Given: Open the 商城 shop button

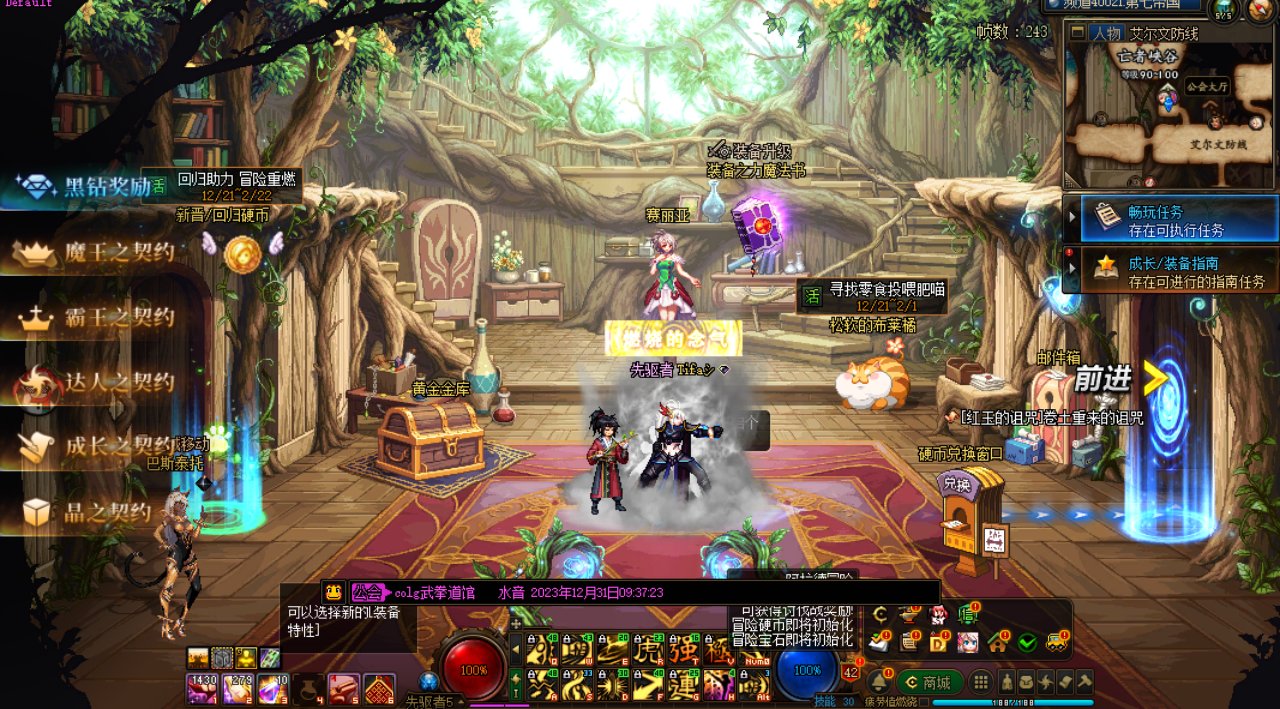Looking at the screenshot, I should 929,682.
